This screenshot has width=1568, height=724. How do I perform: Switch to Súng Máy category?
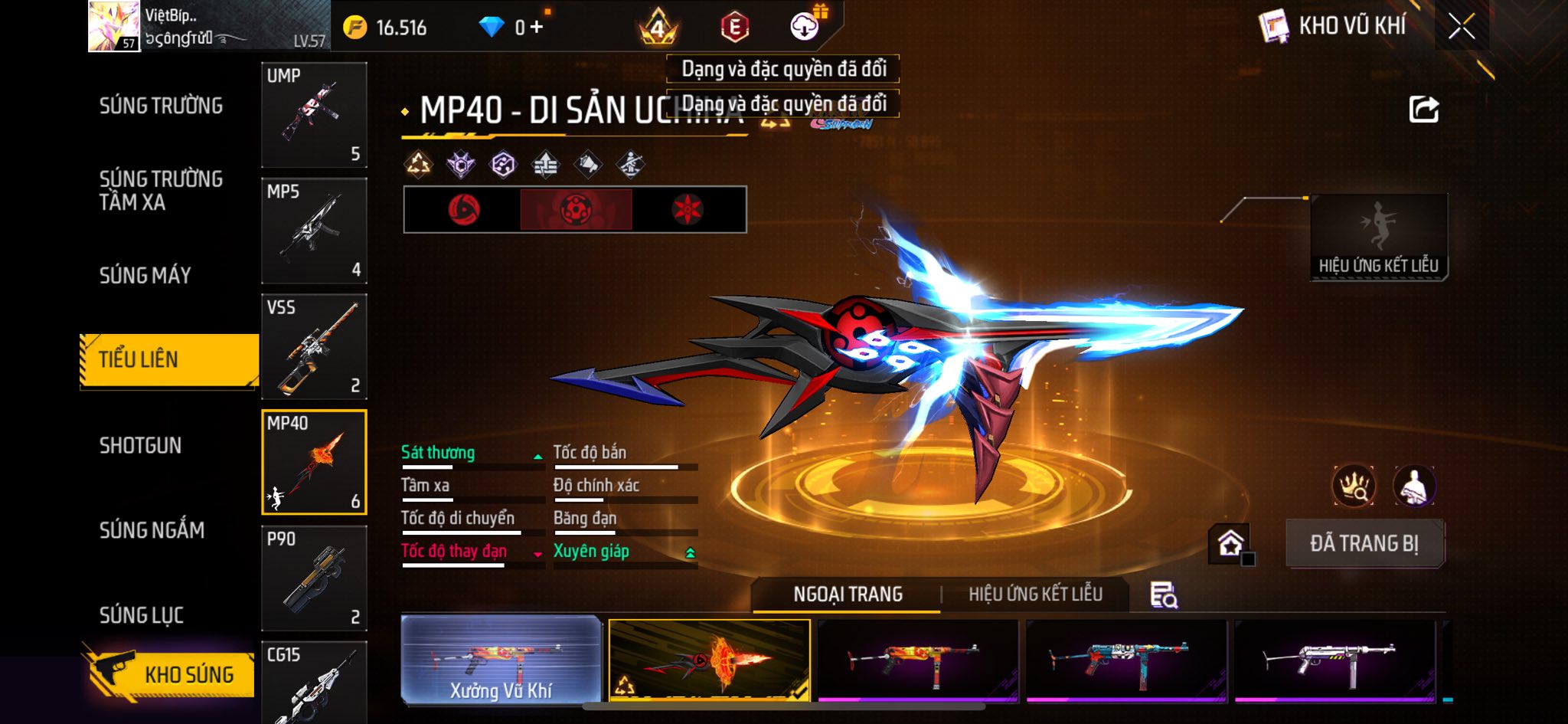(x=145, y=275)
